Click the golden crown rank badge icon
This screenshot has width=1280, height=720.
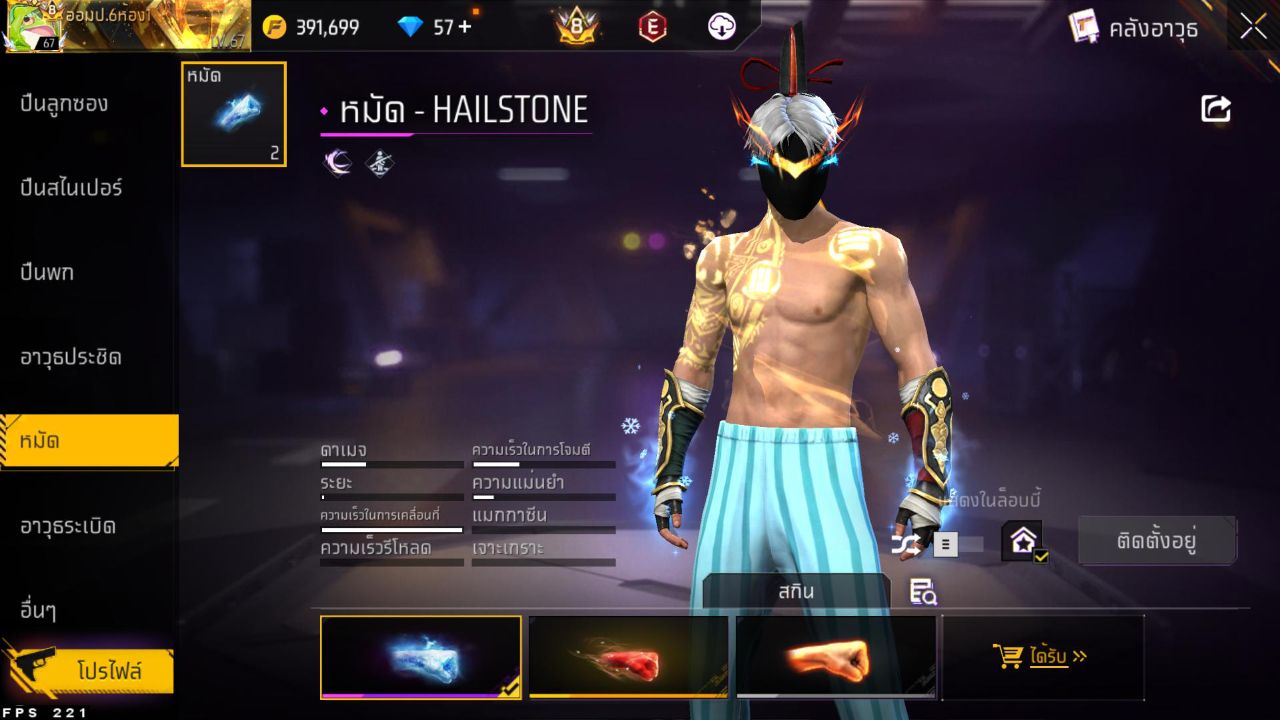pyautogui.click(x=577, y=26)
